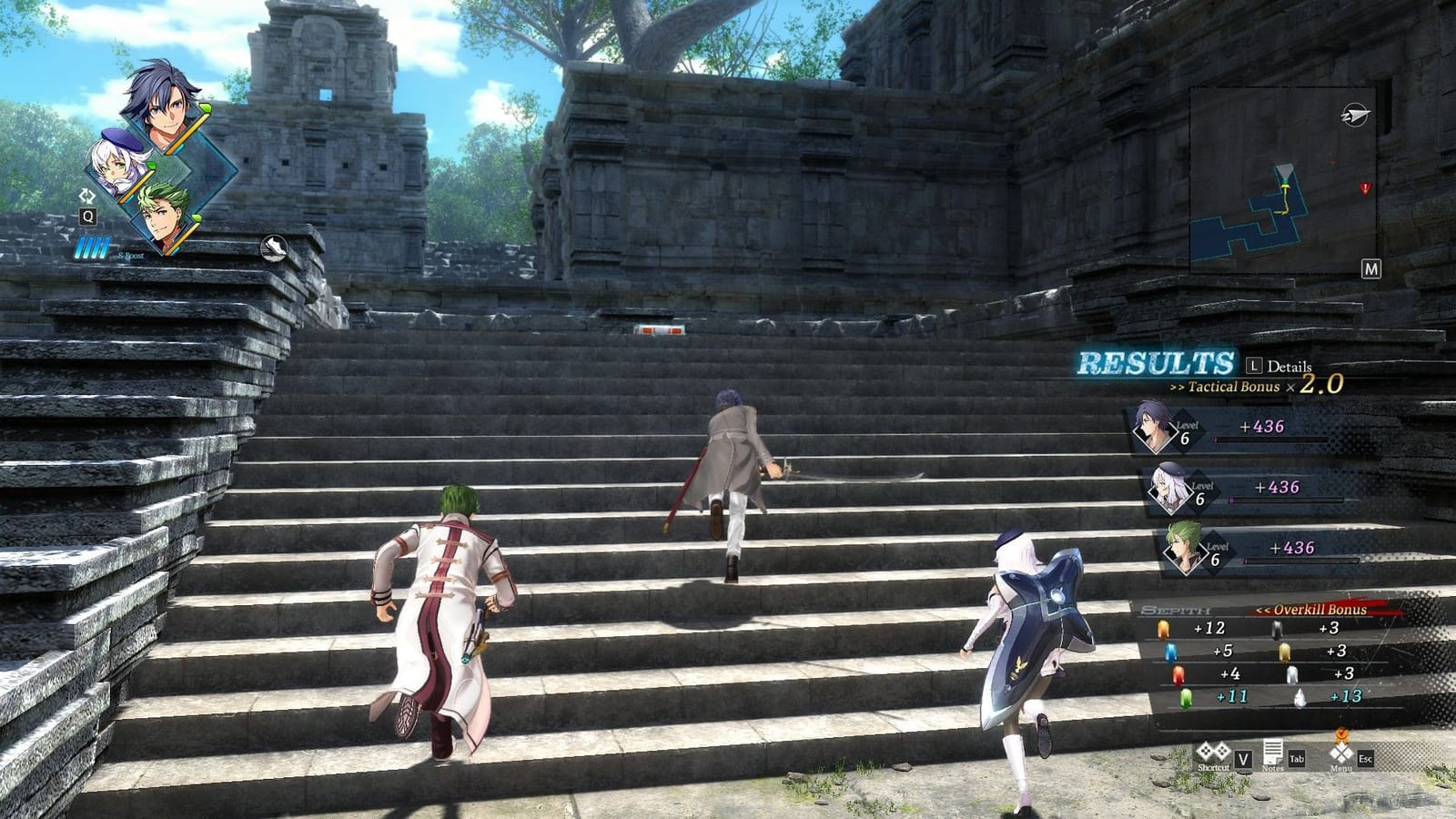1456x819 pixels.
Task: Click the green sepith icon
Action: pos(1187,697)
